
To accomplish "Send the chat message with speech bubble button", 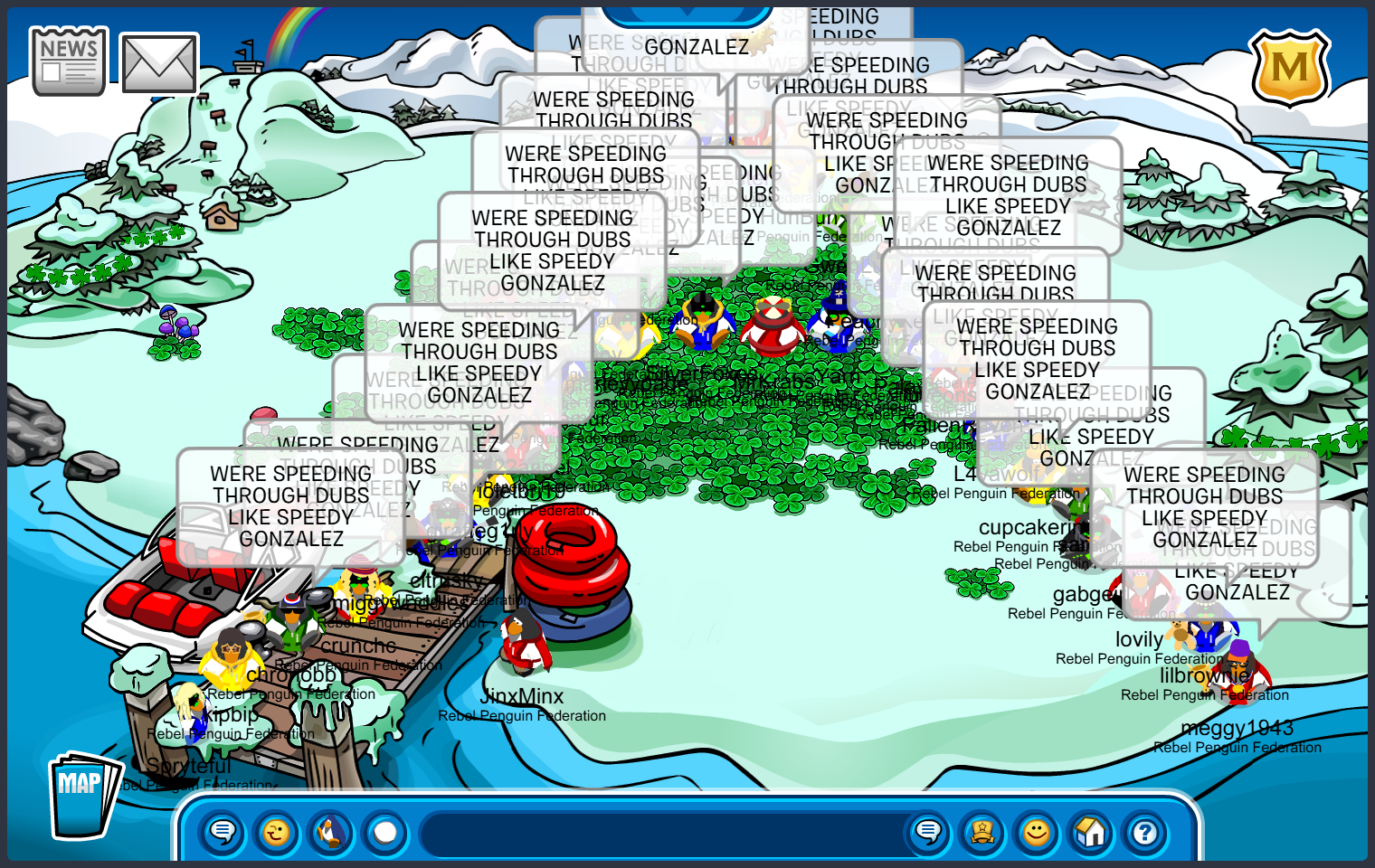I will [928, 831].
